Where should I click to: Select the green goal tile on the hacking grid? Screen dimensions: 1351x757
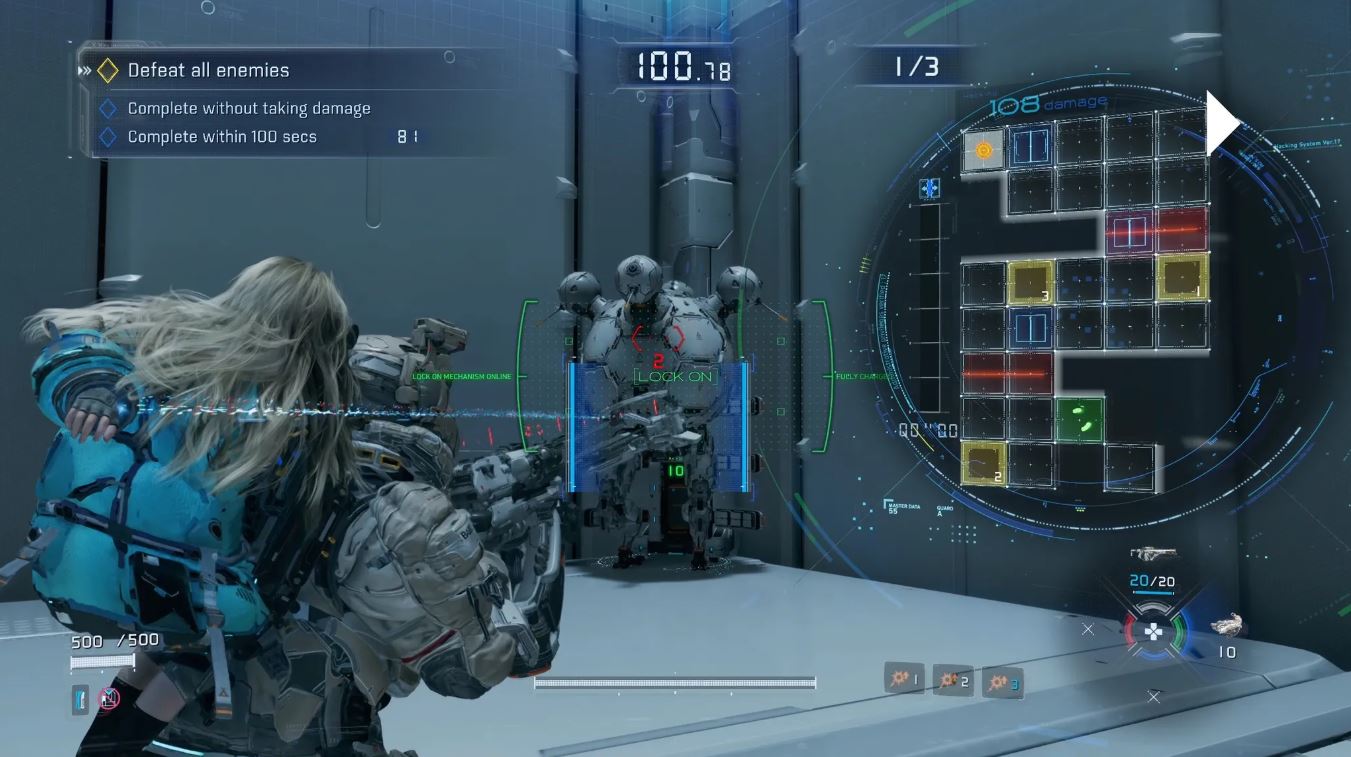[1080, 418]
